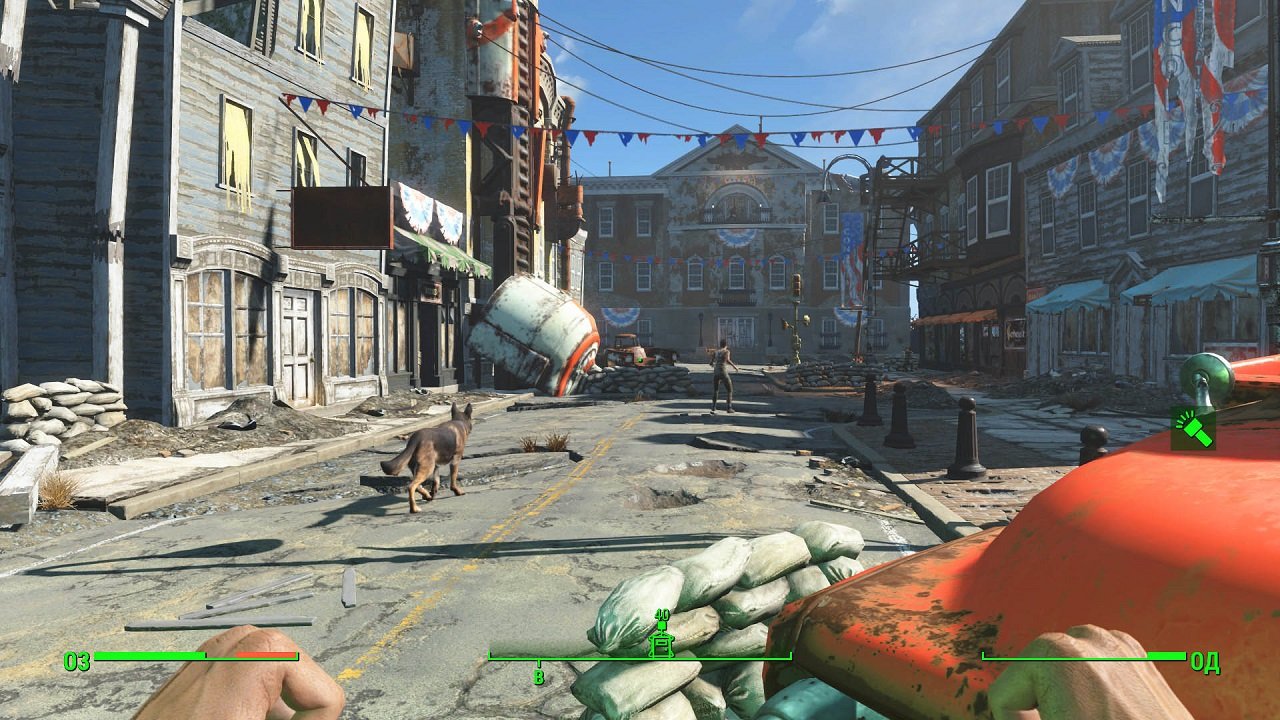1280x720 pixels.
Task: Select the quest marker icon on the compass
Action: [x=660, y=645]
